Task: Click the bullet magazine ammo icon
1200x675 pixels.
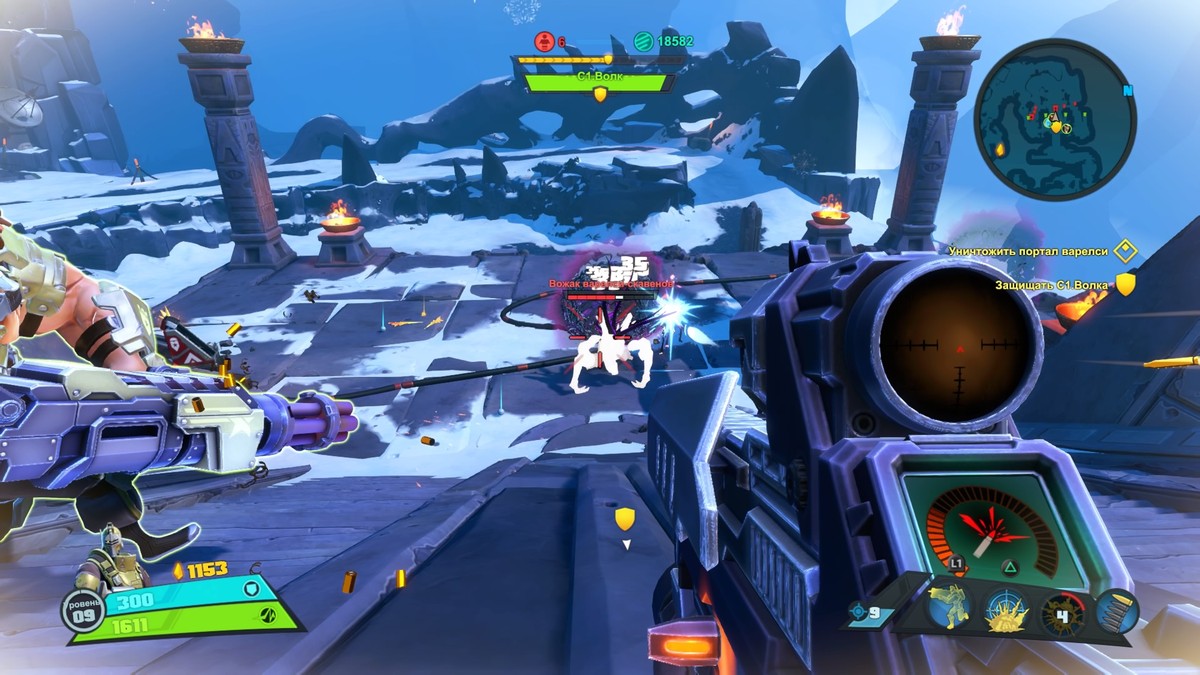Action: [x=1115, y=610]
